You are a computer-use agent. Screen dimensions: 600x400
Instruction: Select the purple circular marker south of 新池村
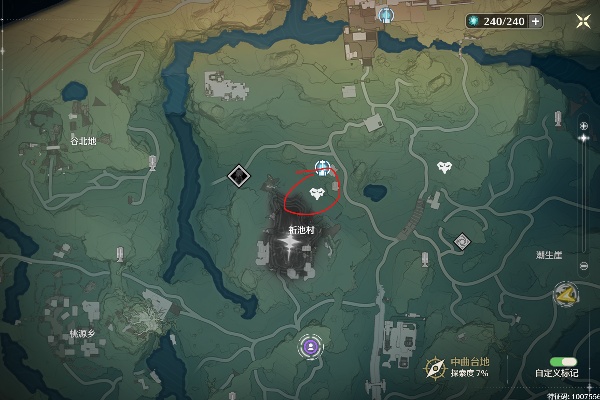click(x=311, y=347)
